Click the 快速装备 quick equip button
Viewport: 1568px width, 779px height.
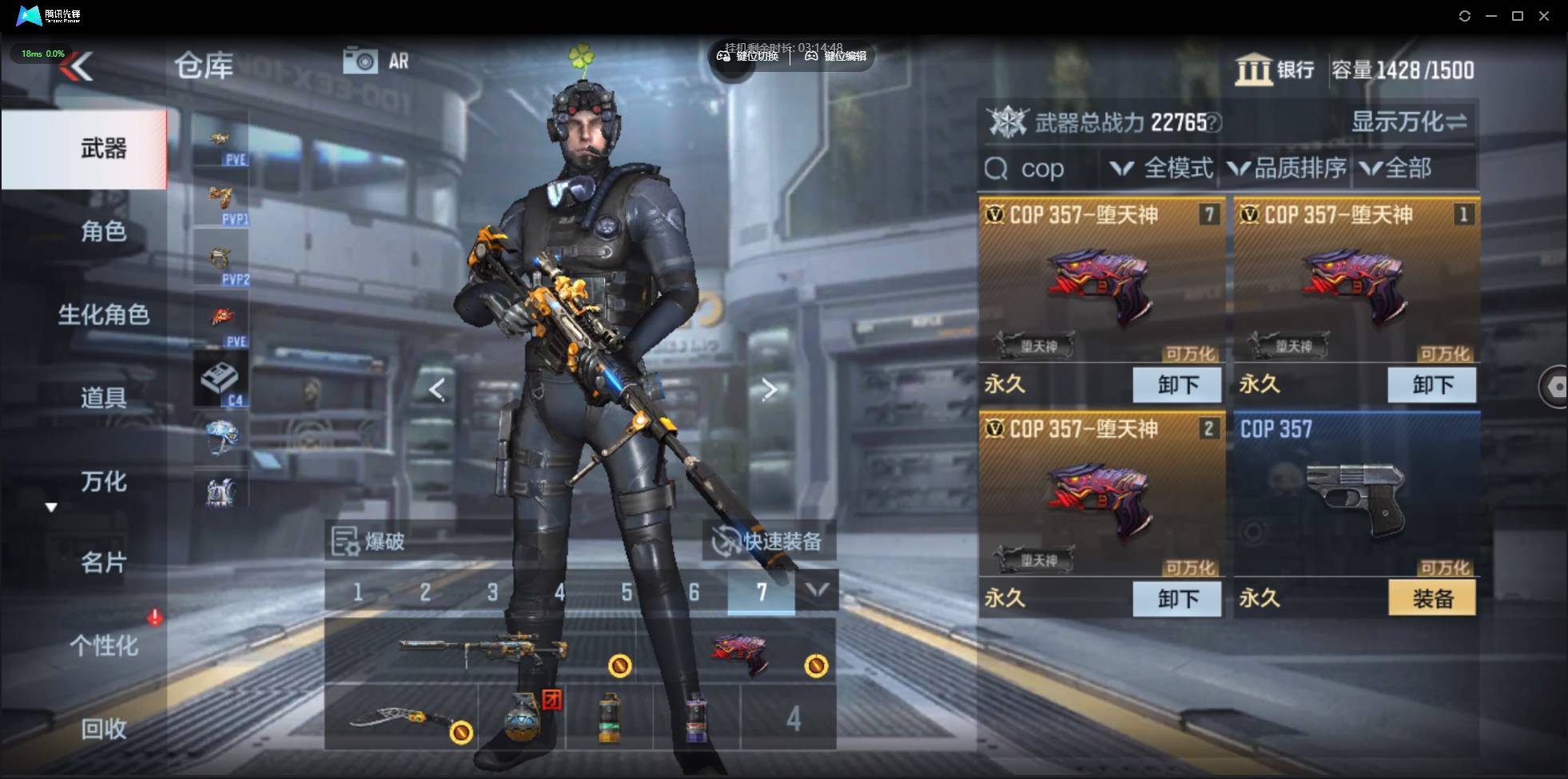(x=768, y=542)
